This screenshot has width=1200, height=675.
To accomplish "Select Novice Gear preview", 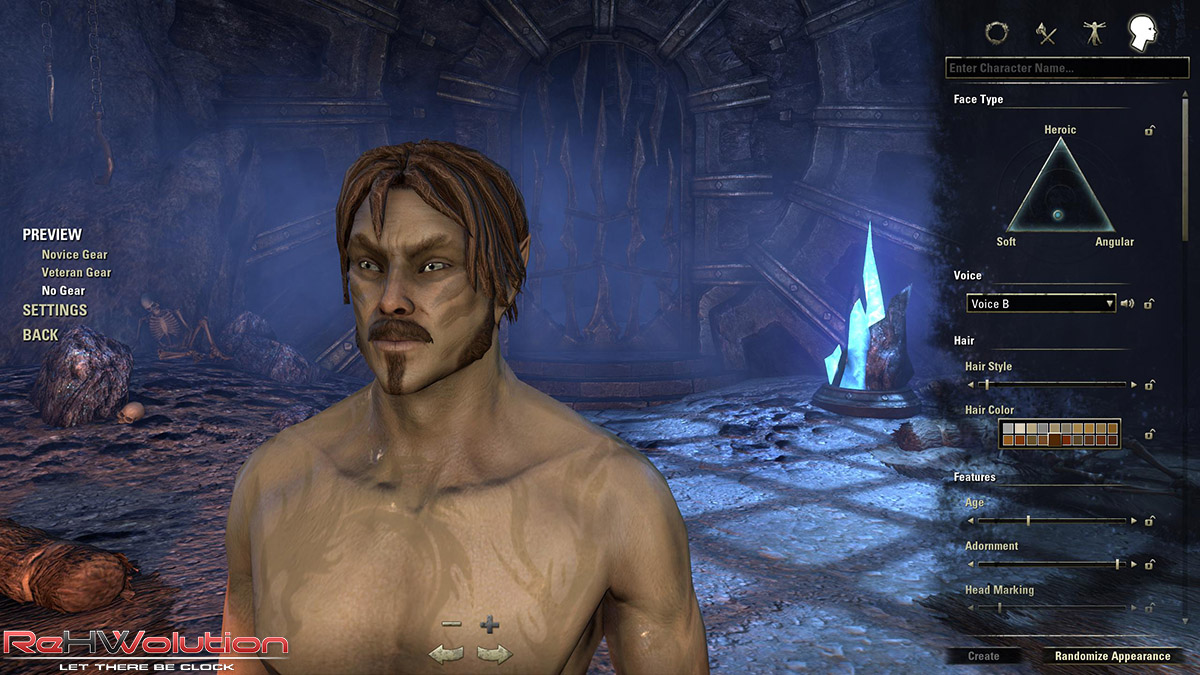I will (x=74, y=254).
